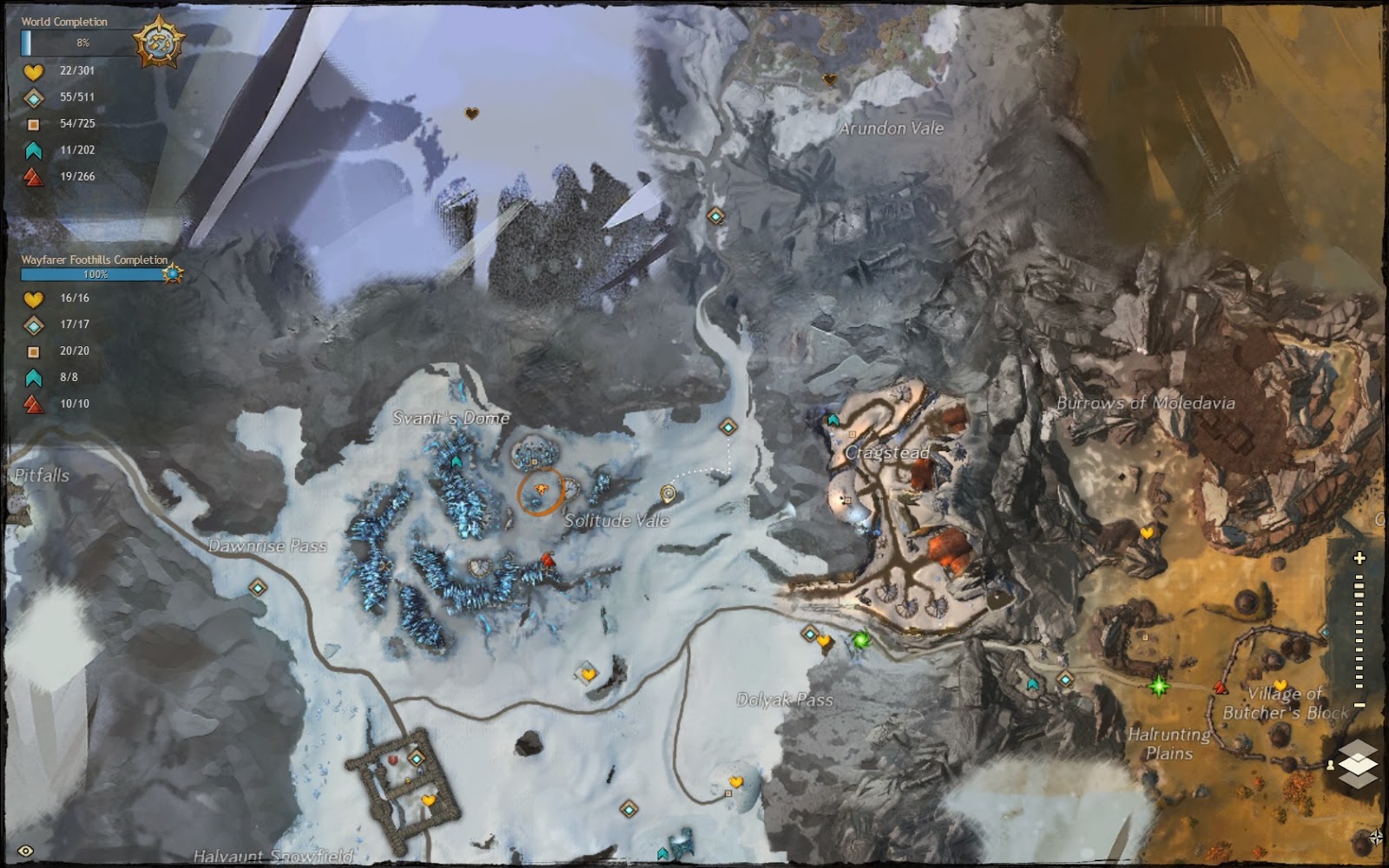1389x868 pixels.
Task: Click the point of interest square beside 54/725
Action: (x=32, y=126)
